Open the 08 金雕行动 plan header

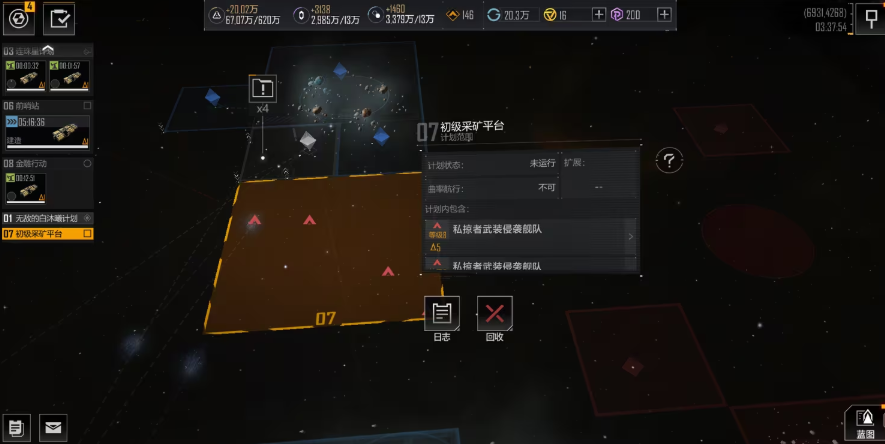tap(47, 163)
